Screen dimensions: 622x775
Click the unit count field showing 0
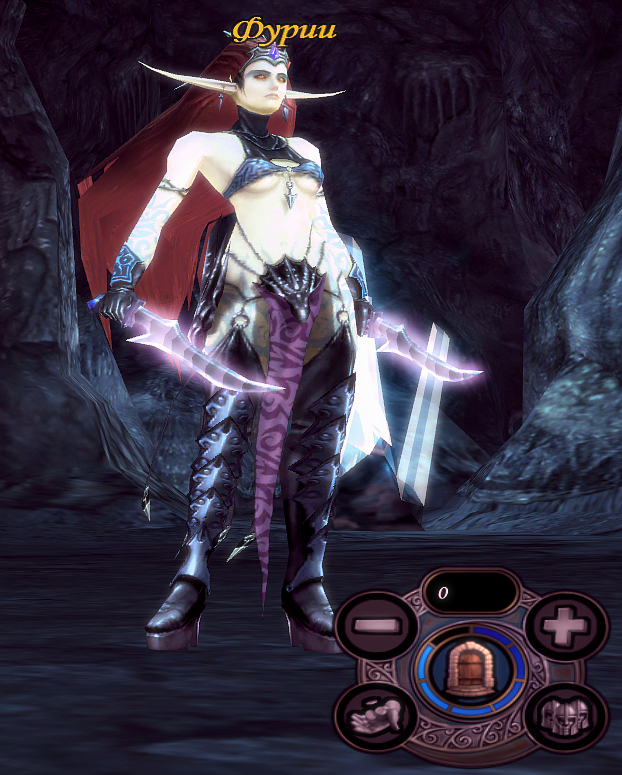pyautogui.click(x=470, y=592)
